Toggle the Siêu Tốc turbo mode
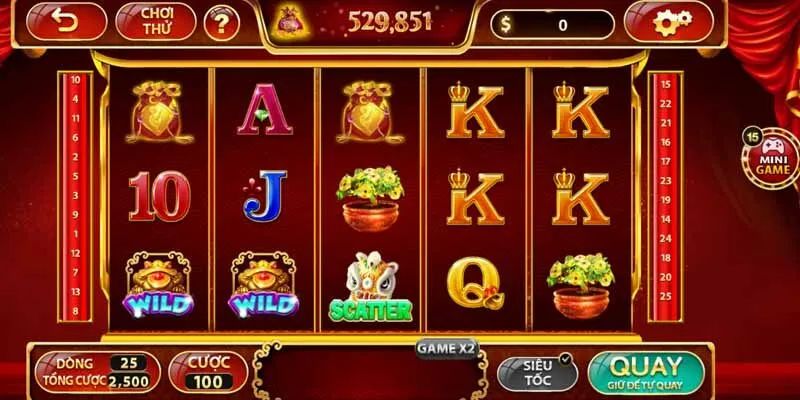 pyautogui.click(x=537, y=372)
